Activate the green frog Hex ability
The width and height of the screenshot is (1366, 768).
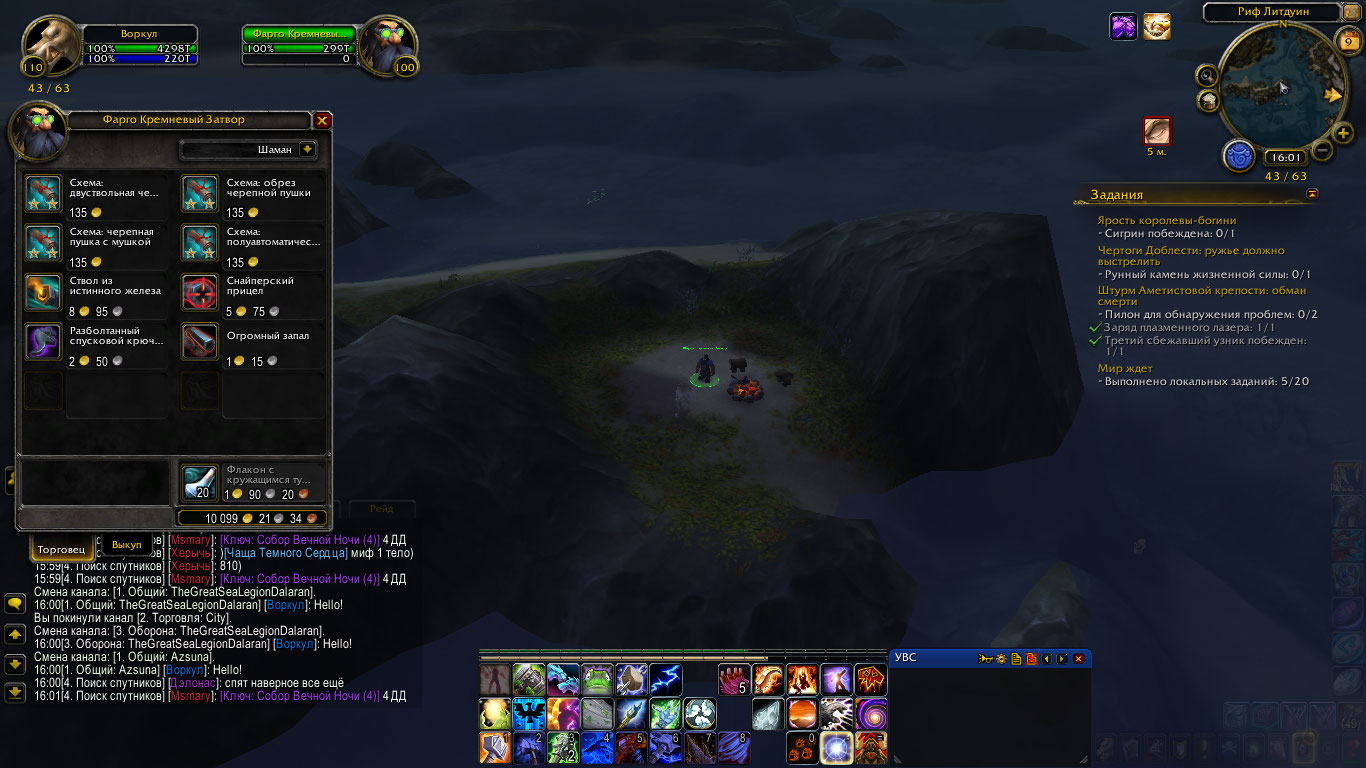click(598, 680)
